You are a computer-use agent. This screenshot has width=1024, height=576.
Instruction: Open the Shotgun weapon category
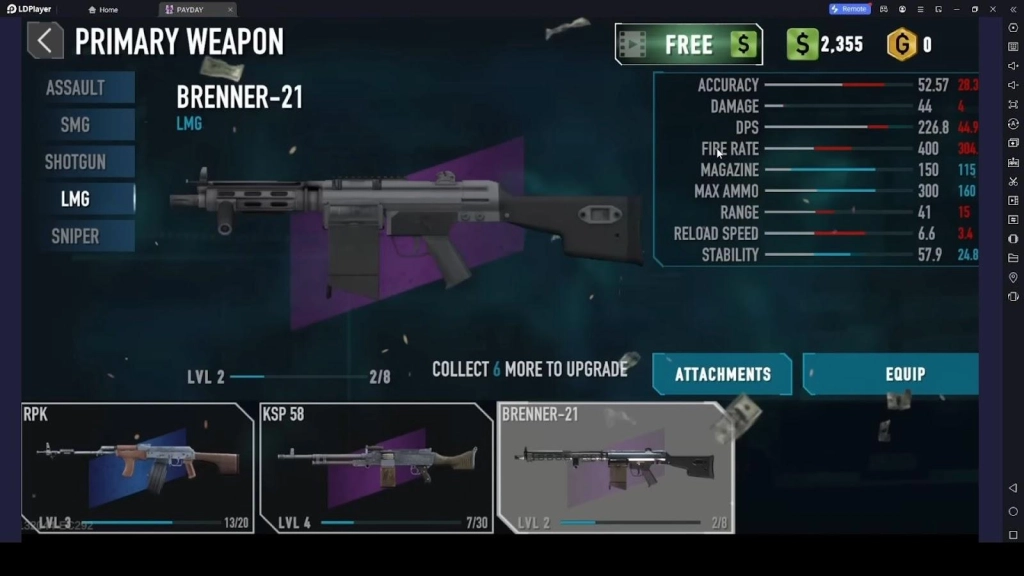click(76, 162)
